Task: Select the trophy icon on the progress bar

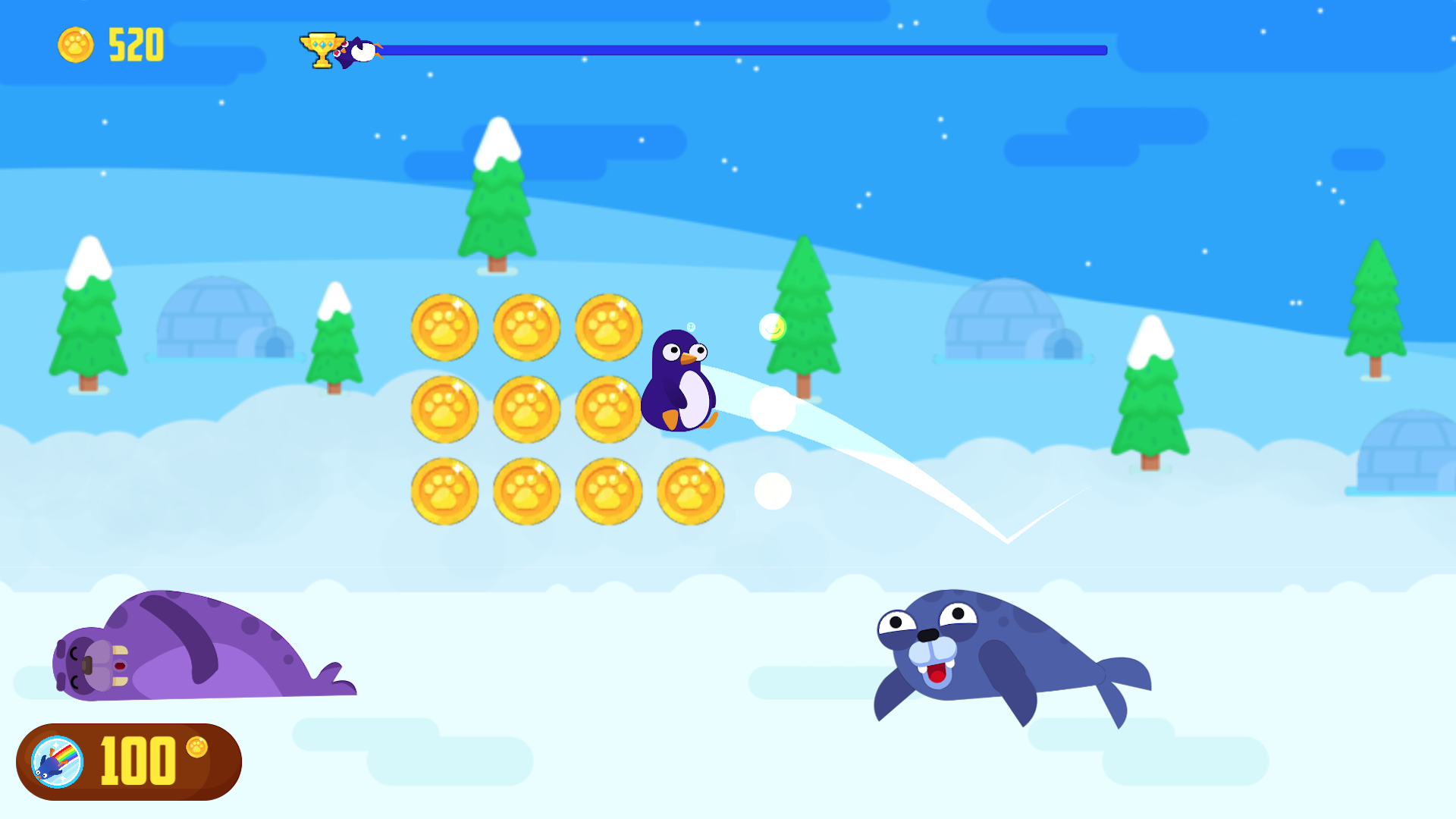Action: click(322, 49)
